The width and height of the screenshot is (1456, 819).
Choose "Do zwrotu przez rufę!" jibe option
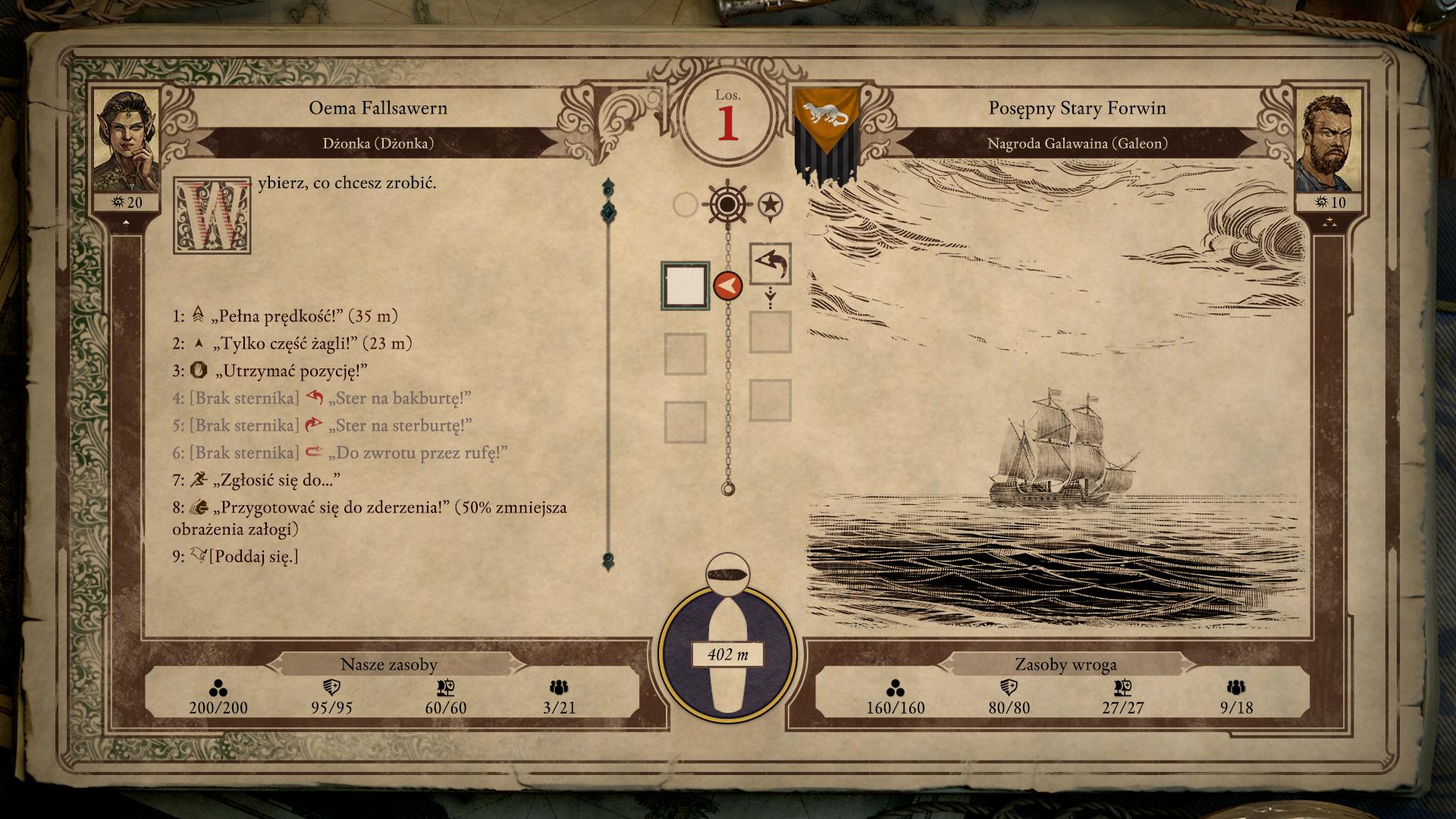click(x=416, y=453)
